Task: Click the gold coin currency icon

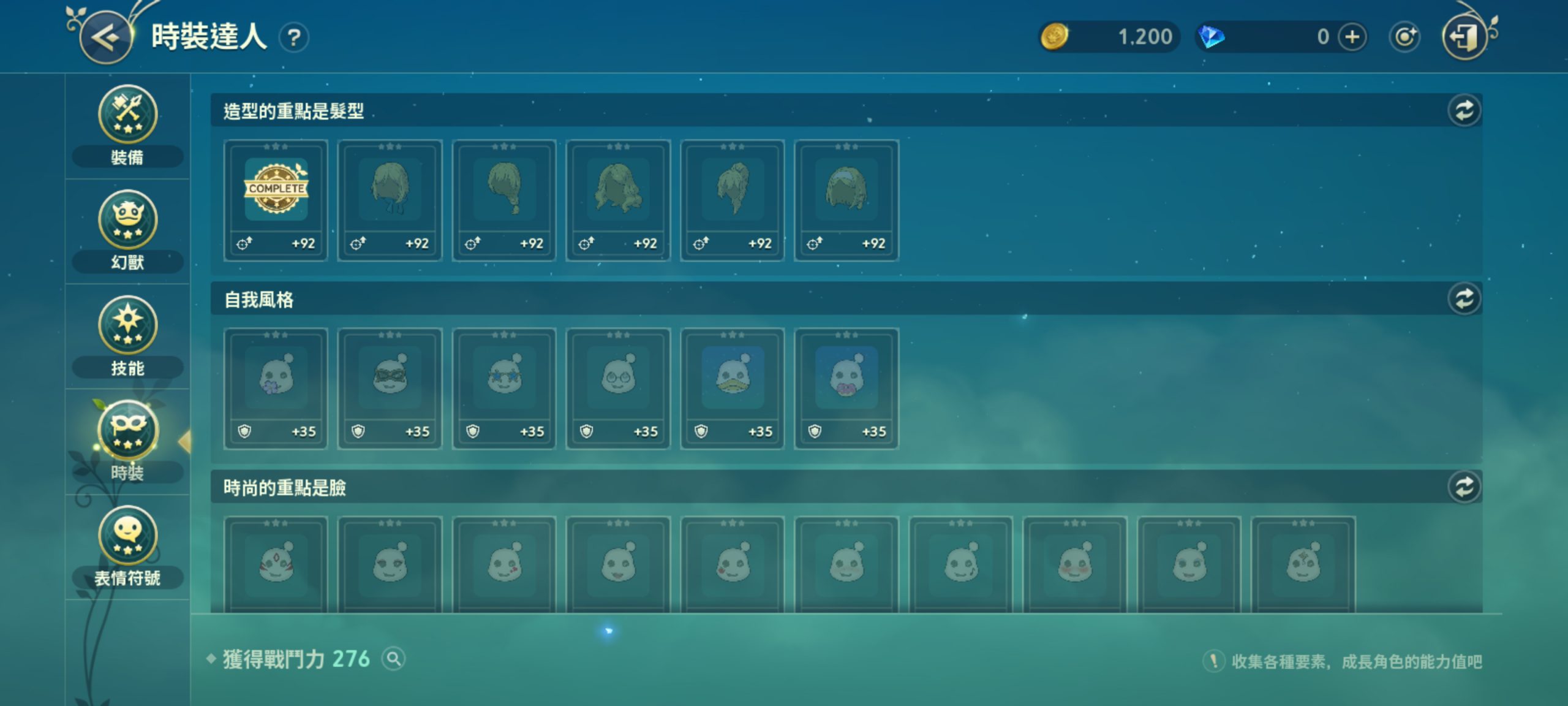Action: (1054, 37)
